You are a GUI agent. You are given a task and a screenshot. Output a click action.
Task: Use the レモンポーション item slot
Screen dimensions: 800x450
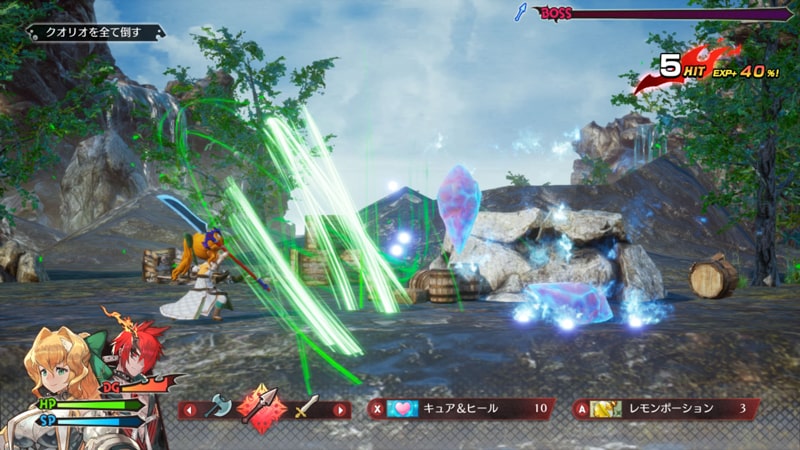pos(664,408)
